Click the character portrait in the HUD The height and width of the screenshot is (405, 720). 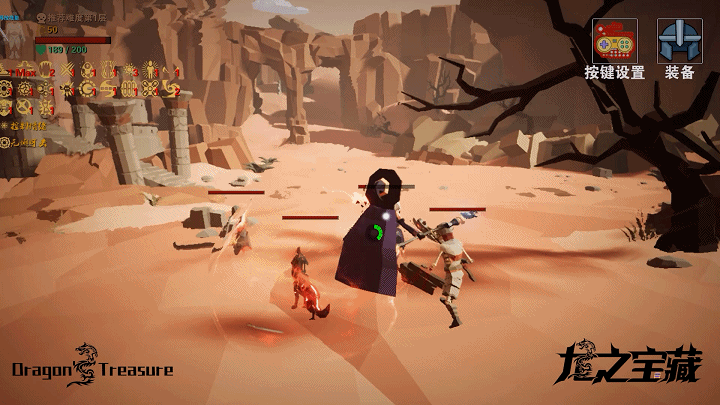pos(15,38)
